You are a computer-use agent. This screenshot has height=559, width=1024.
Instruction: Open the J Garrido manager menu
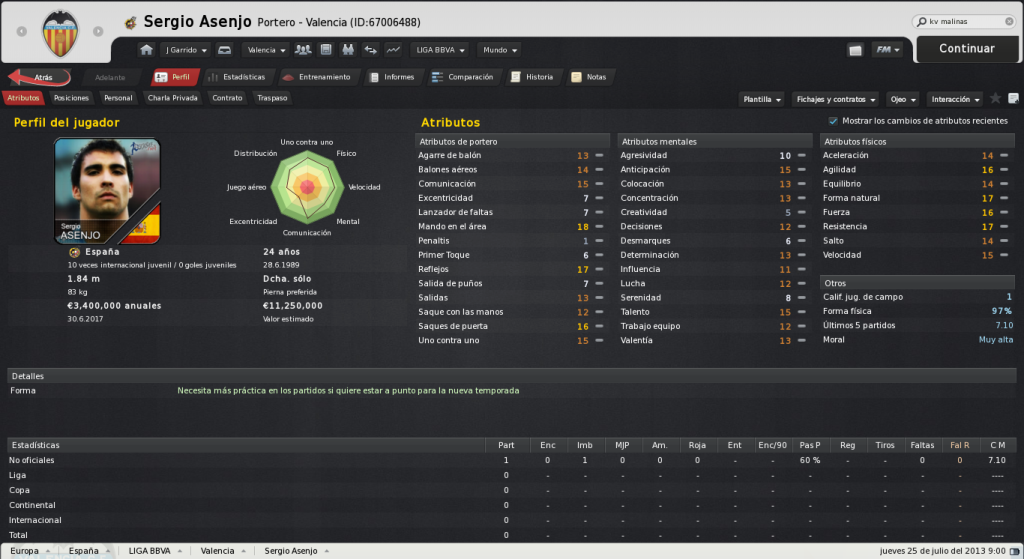point(186,49)
